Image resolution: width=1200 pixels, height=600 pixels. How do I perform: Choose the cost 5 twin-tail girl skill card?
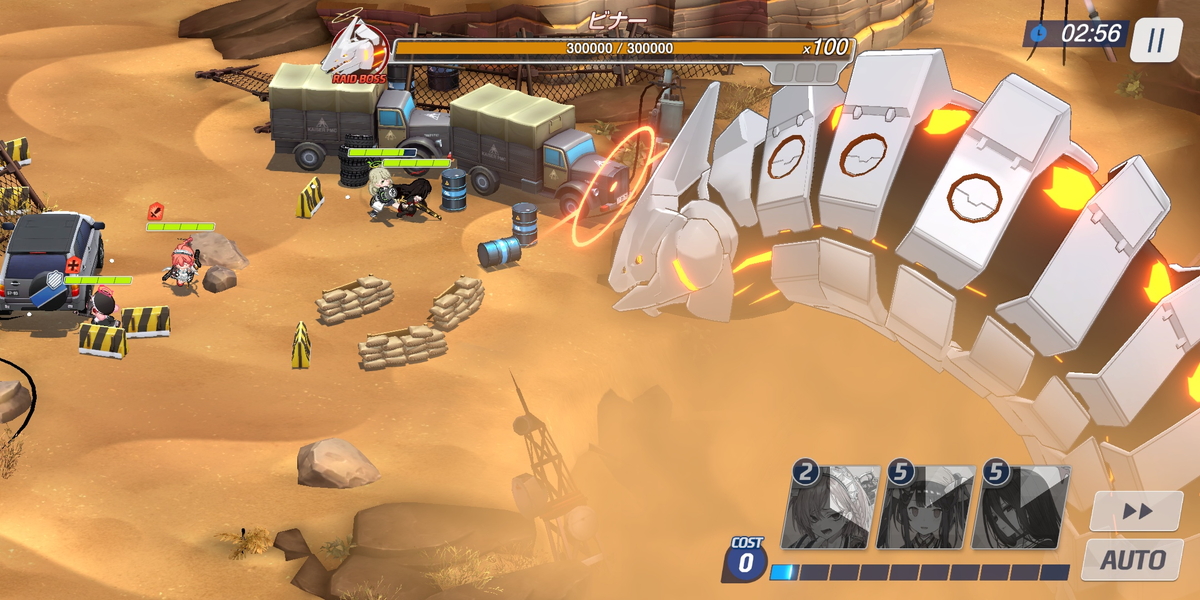pos(927,508)
